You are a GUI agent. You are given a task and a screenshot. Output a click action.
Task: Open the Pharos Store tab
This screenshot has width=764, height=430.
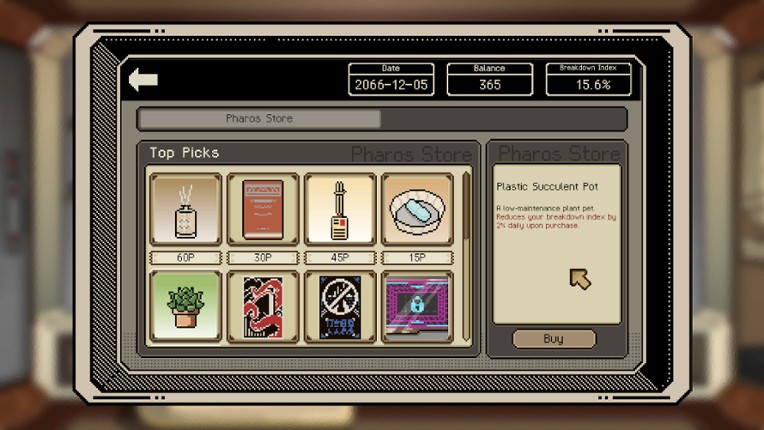point(259,119)
